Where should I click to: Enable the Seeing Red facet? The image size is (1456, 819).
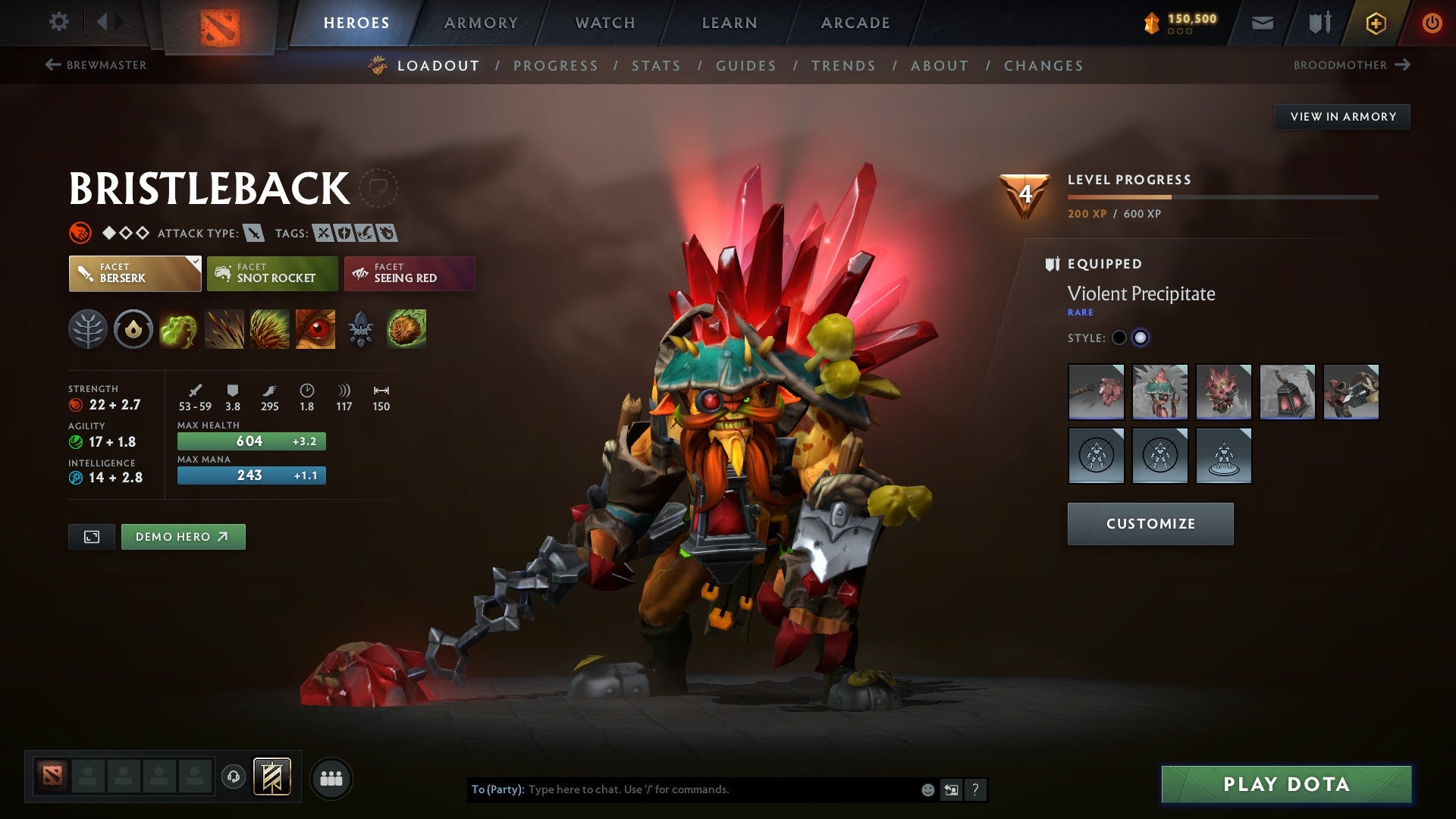point(409,273)
